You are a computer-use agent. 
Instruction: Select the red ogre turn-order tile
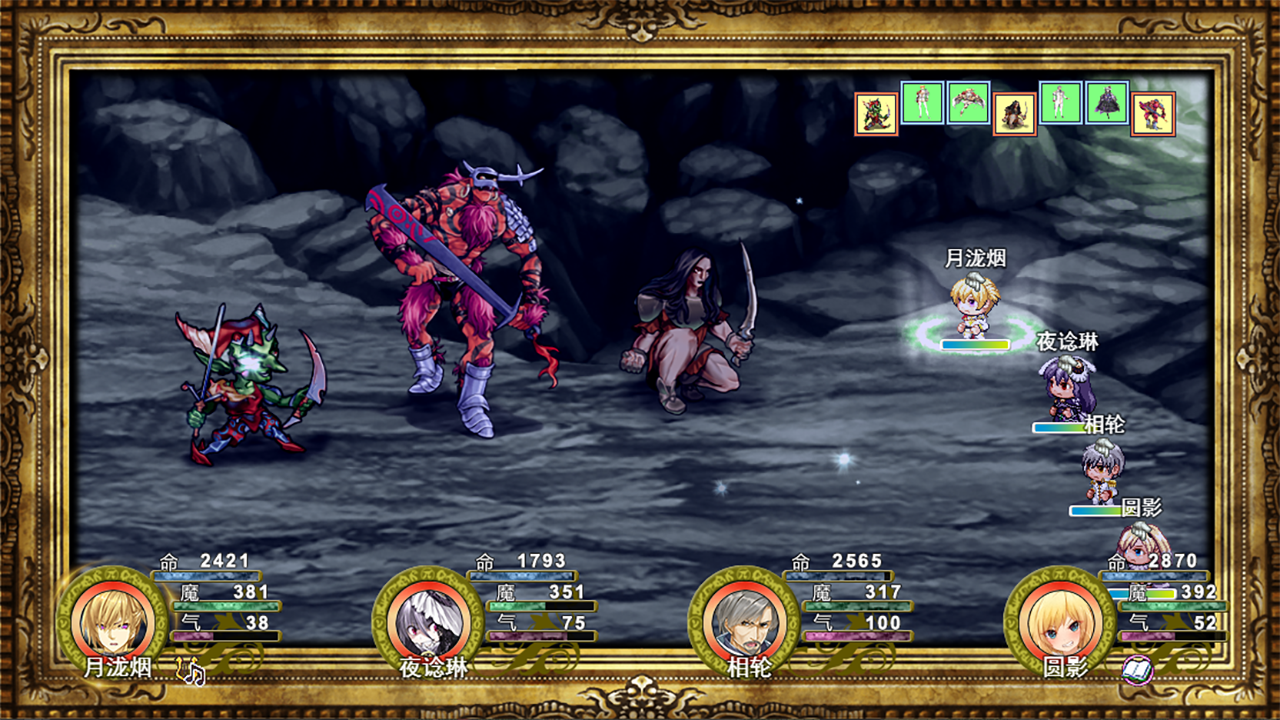click(1152, 114)
